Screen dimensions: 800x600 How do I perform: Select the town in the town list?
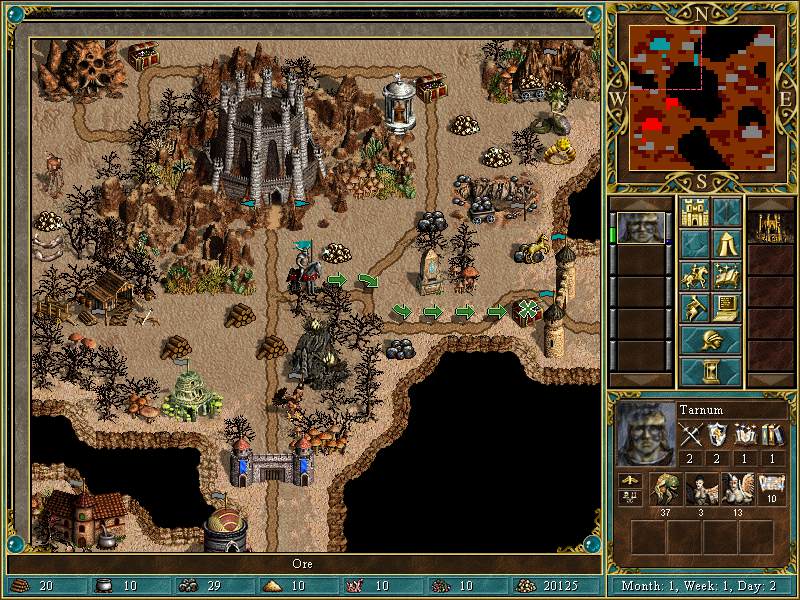coord(771,228)
